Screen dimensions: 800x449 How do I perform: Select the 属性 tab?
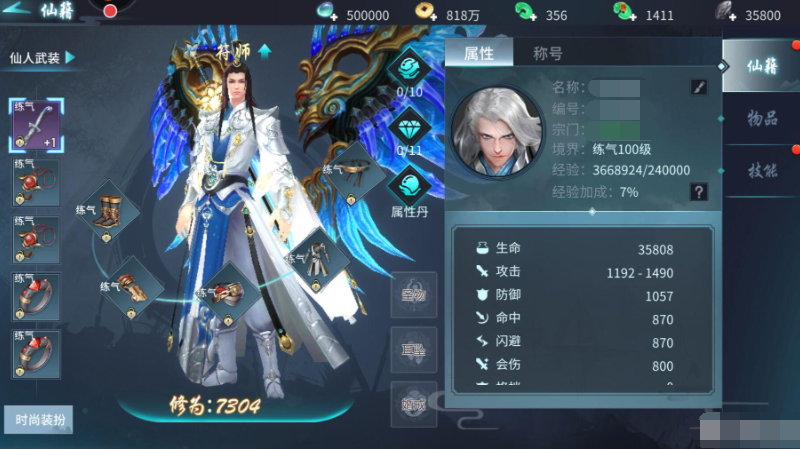click(479, 54)
